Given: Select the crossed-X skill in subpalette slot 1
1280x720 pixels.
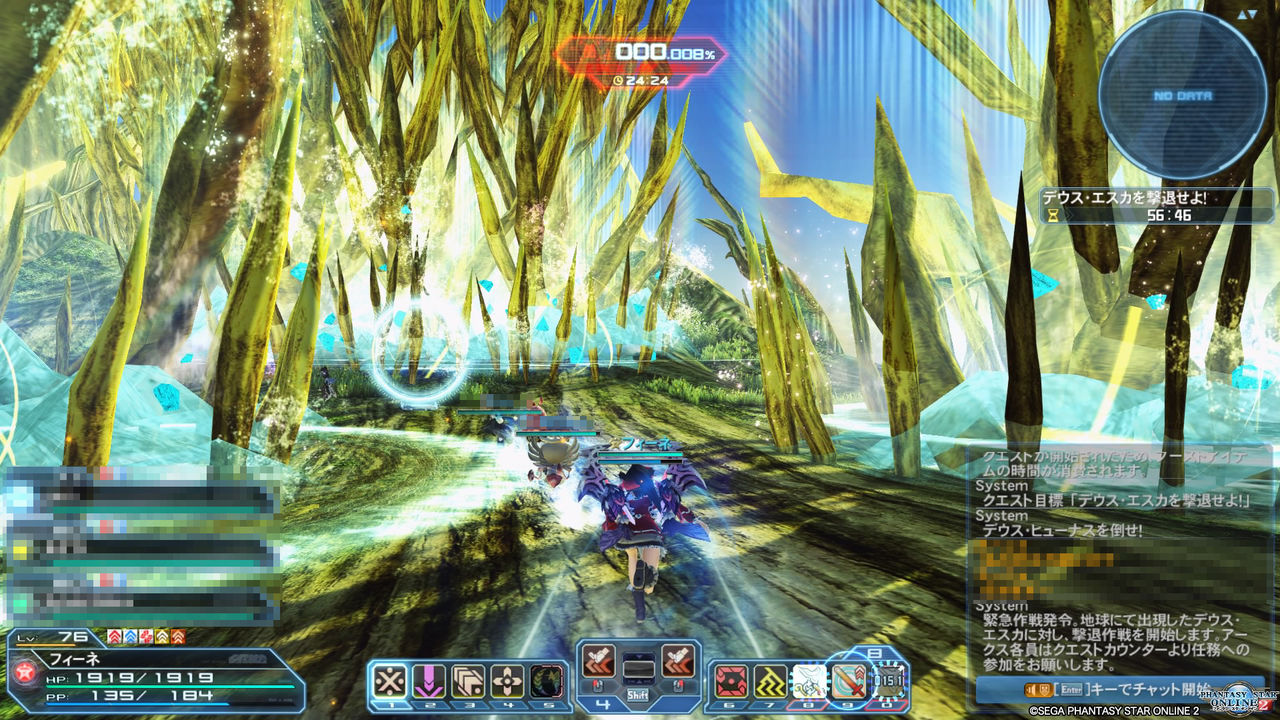Looking at the screenshot, I should (x=389, y=680).
